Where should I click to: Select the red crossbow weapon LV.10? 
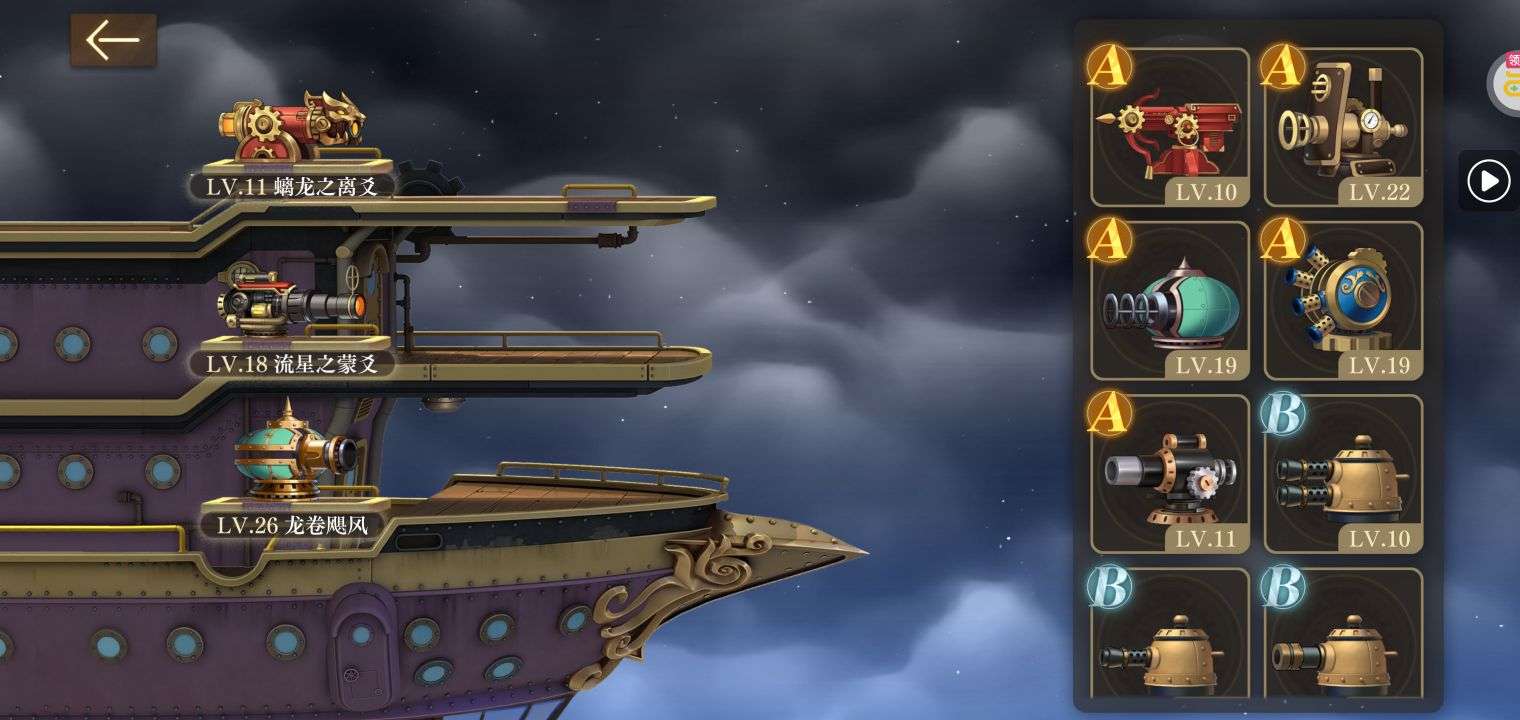(x=1170, y=128)
